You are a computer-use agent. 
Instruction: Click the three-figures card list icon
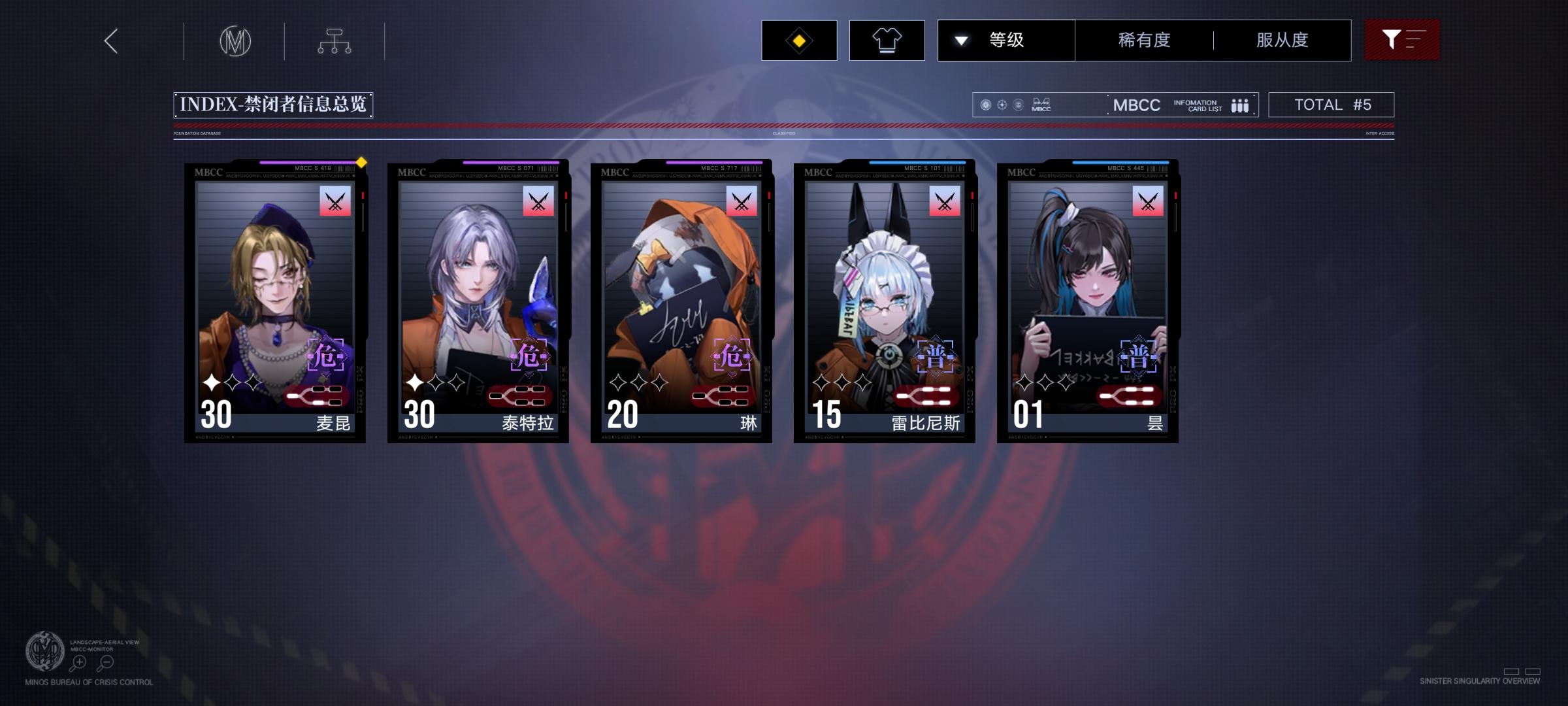1239,105
